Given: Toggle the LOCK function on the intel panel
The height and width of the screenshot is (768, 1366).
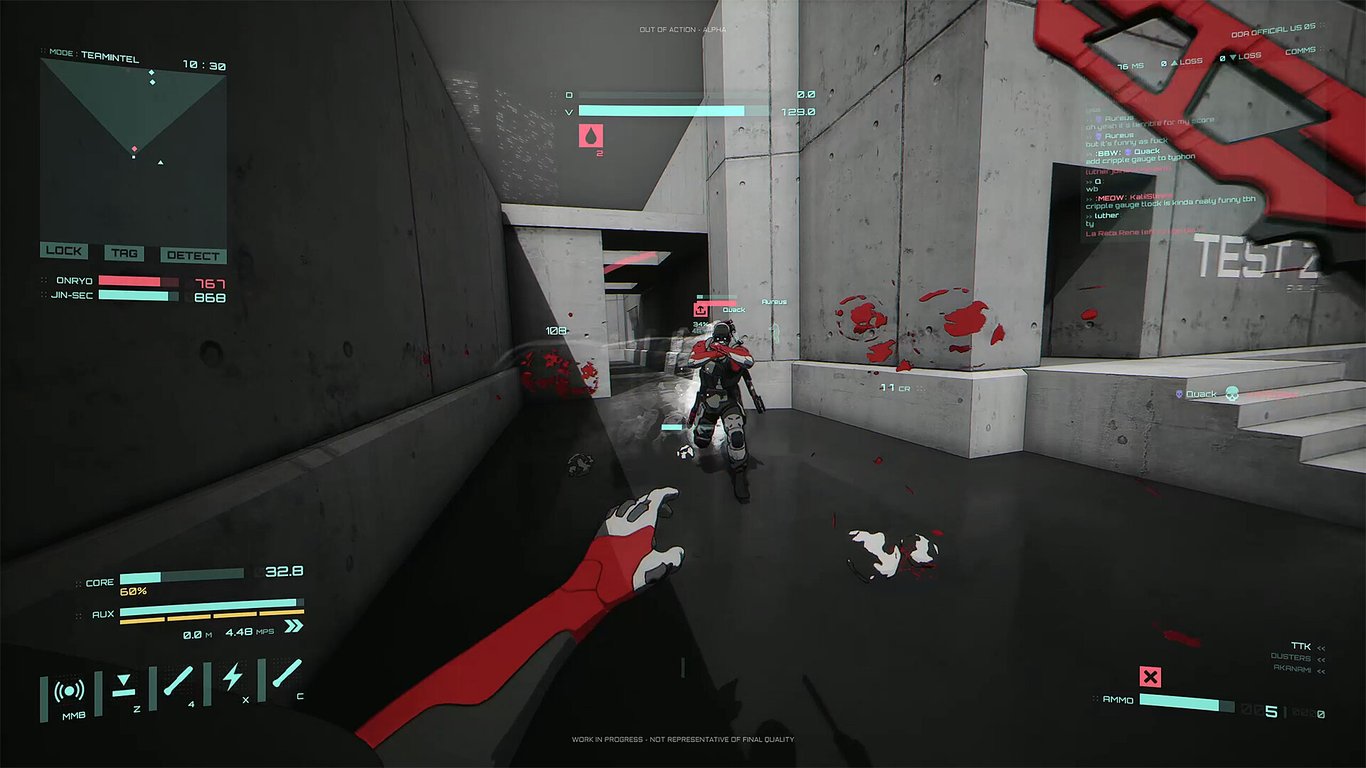Looking at the screenshot, I should [x=63, y=250].
